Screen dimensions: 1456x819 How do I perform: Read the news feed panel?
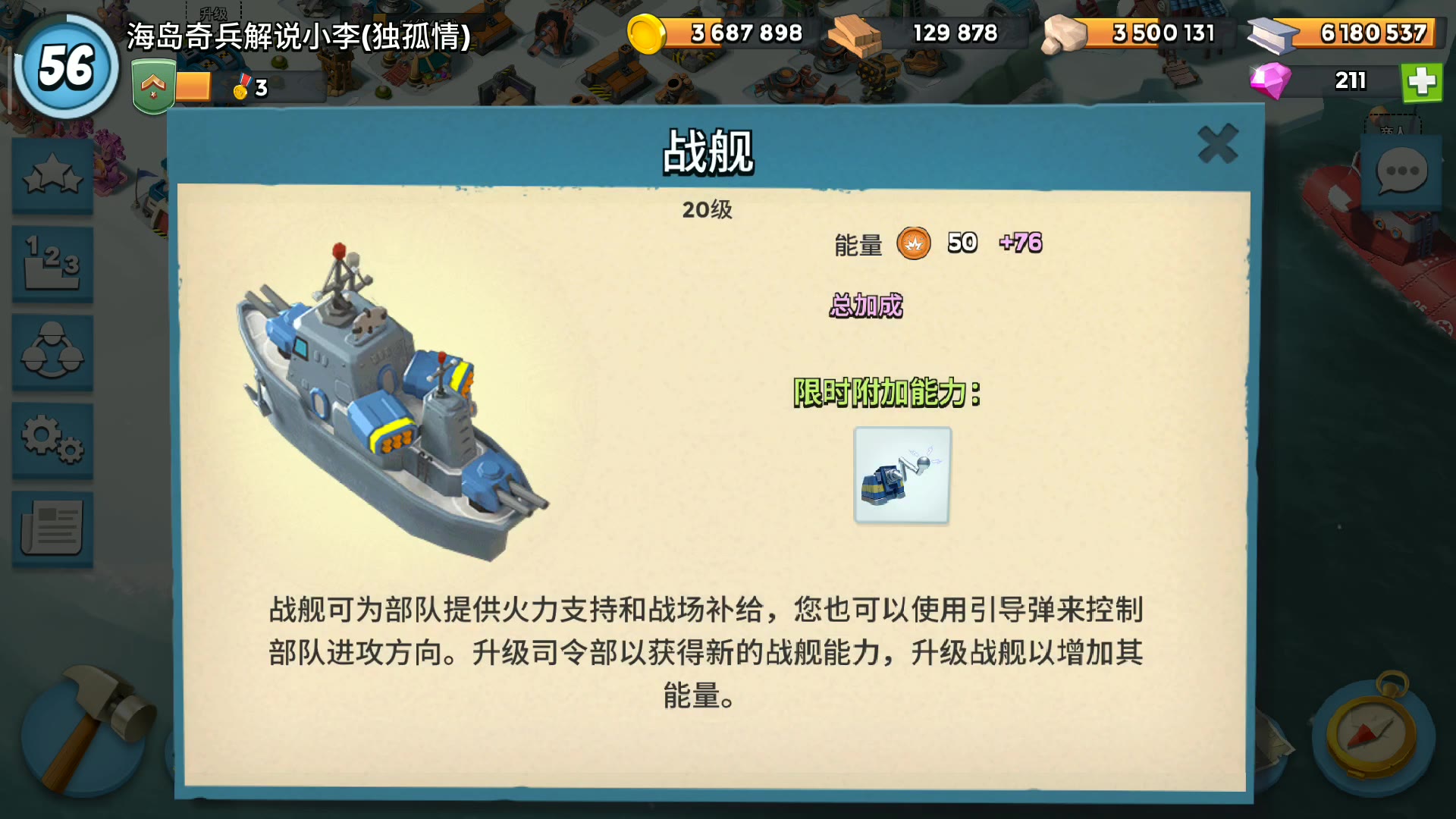point(51,526)
